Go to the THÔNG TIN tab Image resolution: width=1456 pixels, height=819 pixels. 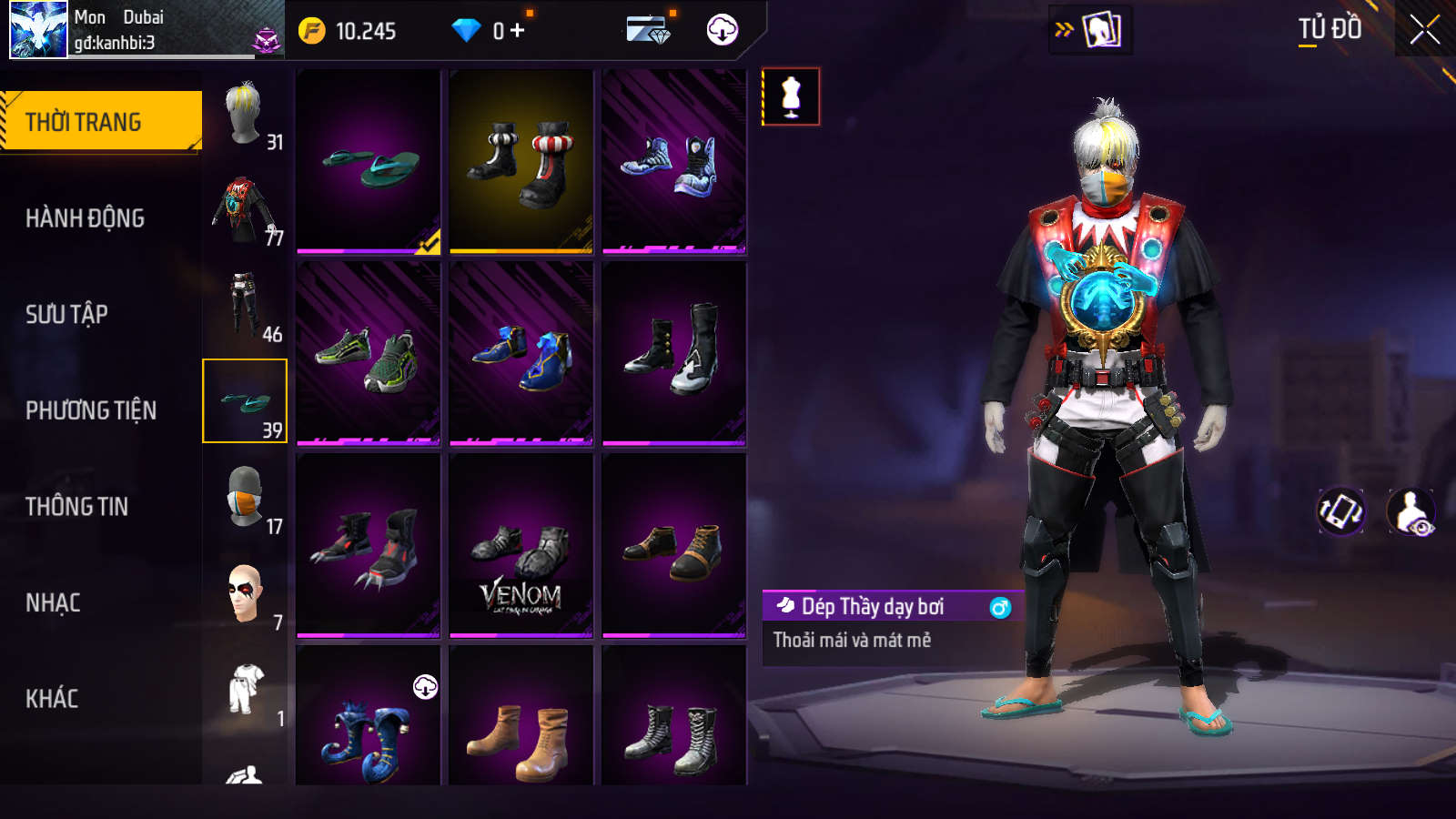76,506
